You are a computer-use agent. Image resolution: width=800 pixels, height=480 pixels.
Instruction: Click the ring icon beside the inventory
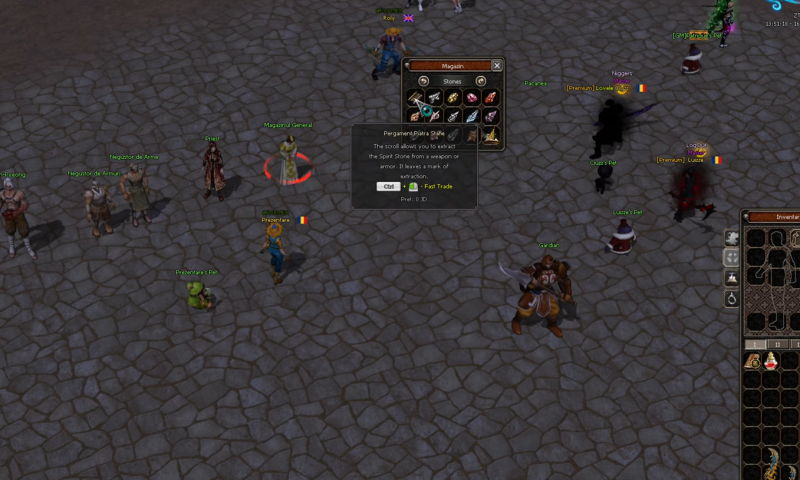click(x=732, y=298)
